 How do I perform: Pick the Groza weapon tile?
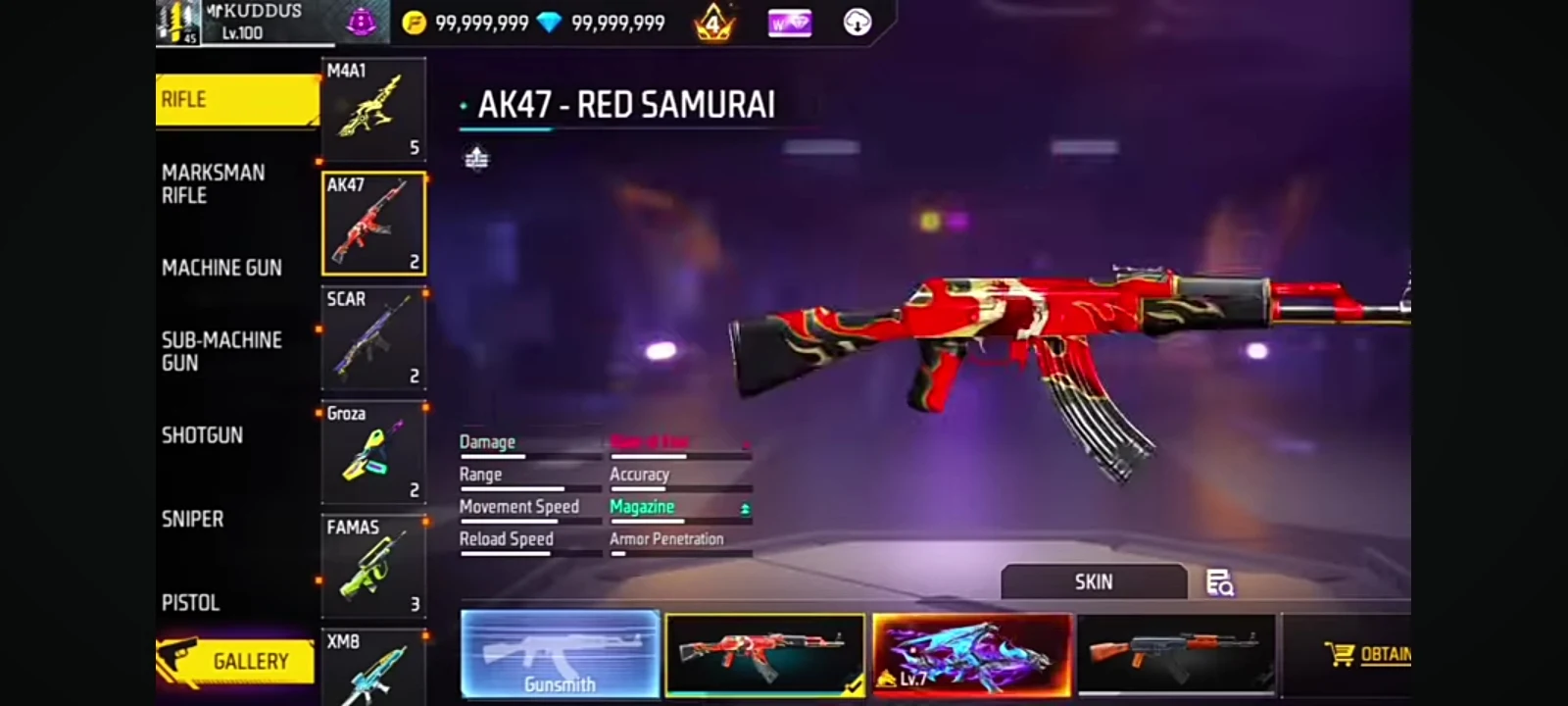pyautogui.click(x=373, y=453)
